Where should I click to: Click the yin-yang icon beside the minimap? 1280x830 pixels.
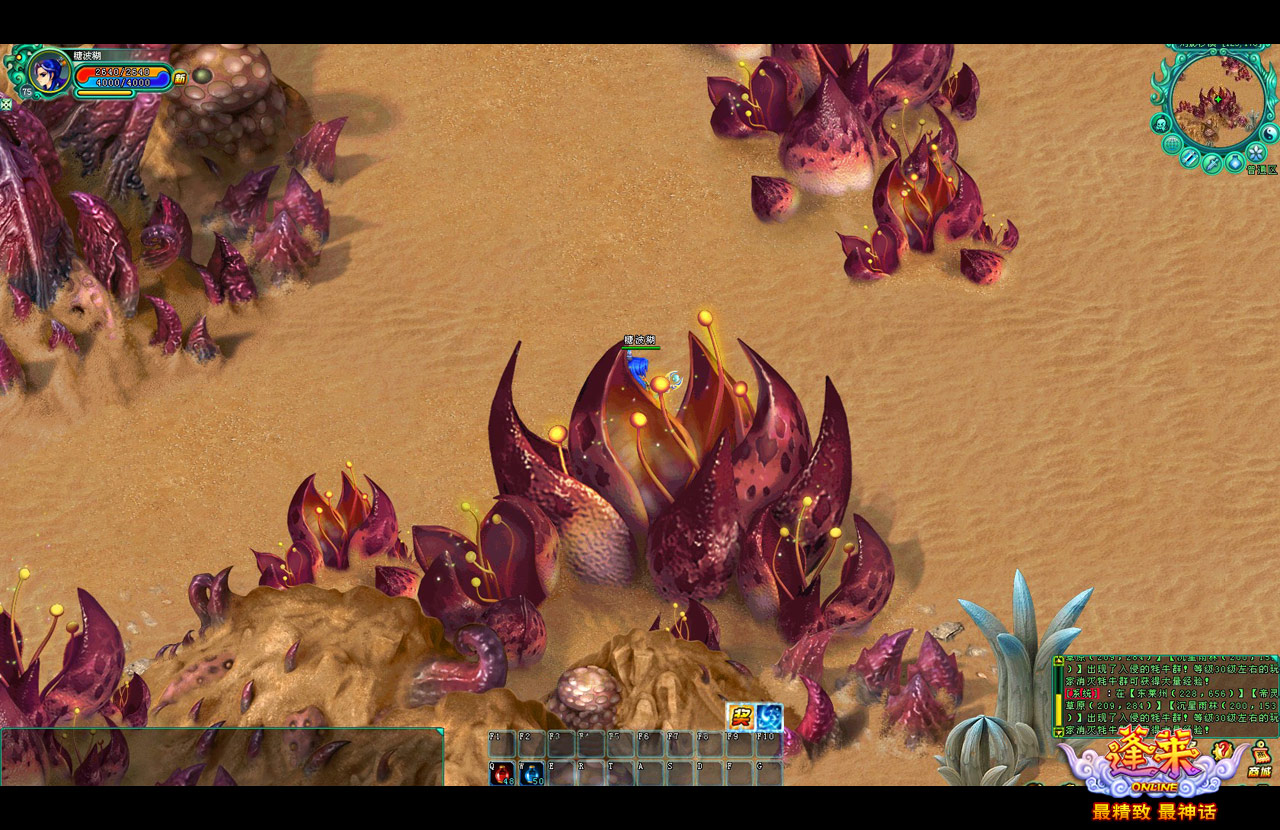(1271, 132)
